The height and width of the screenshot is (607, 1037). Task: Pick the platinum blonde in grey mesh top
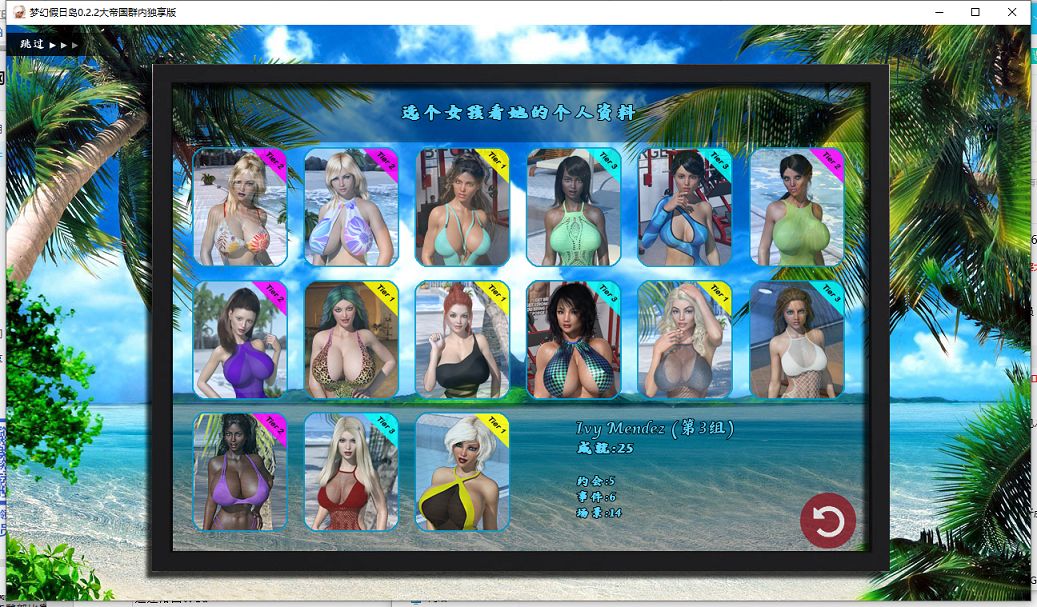pyautogui.click(x=684, y=340)
